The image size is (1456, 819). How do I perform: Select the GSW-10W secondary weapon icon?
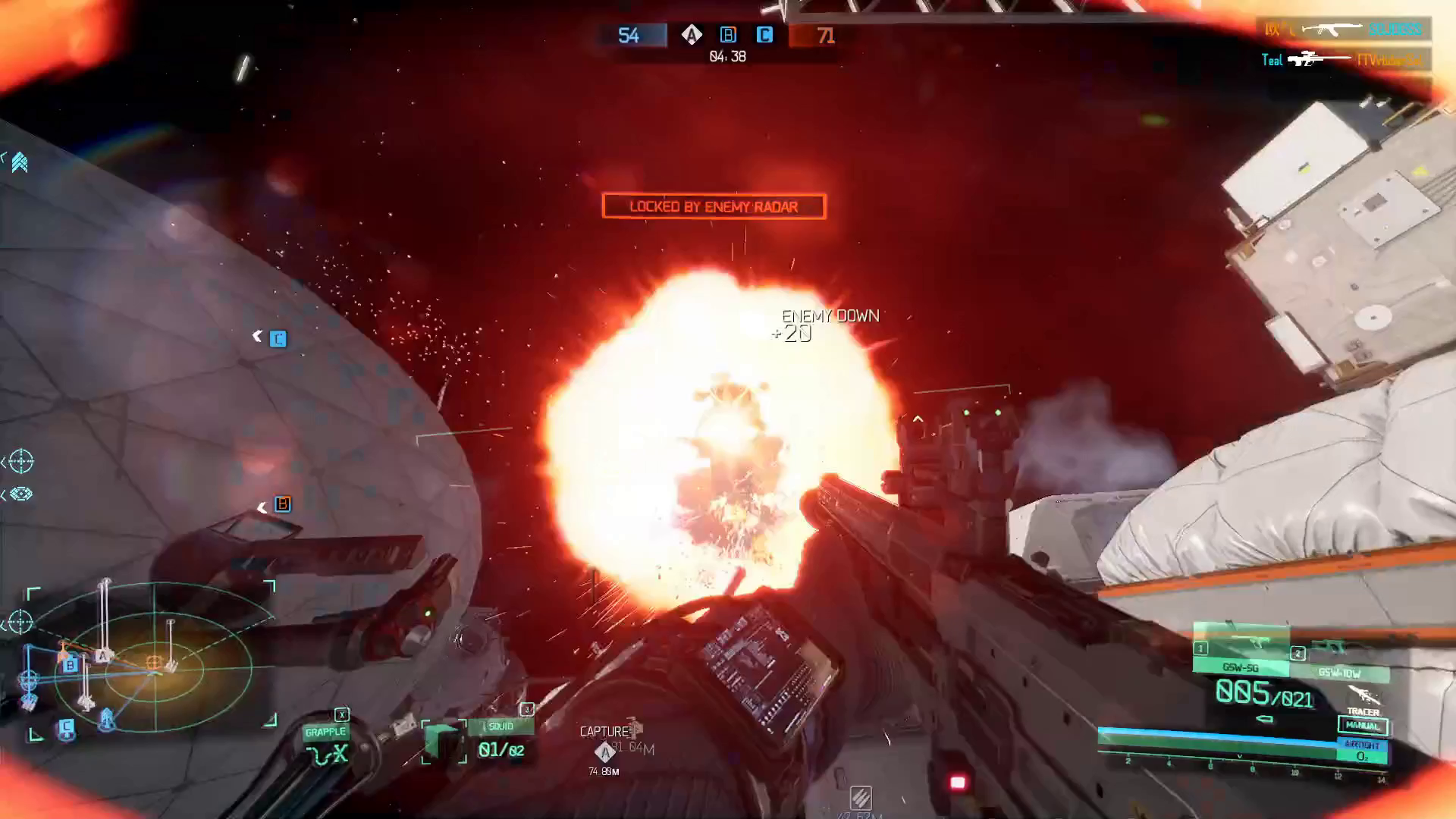pyautogui.click(x=1339, y=673)
